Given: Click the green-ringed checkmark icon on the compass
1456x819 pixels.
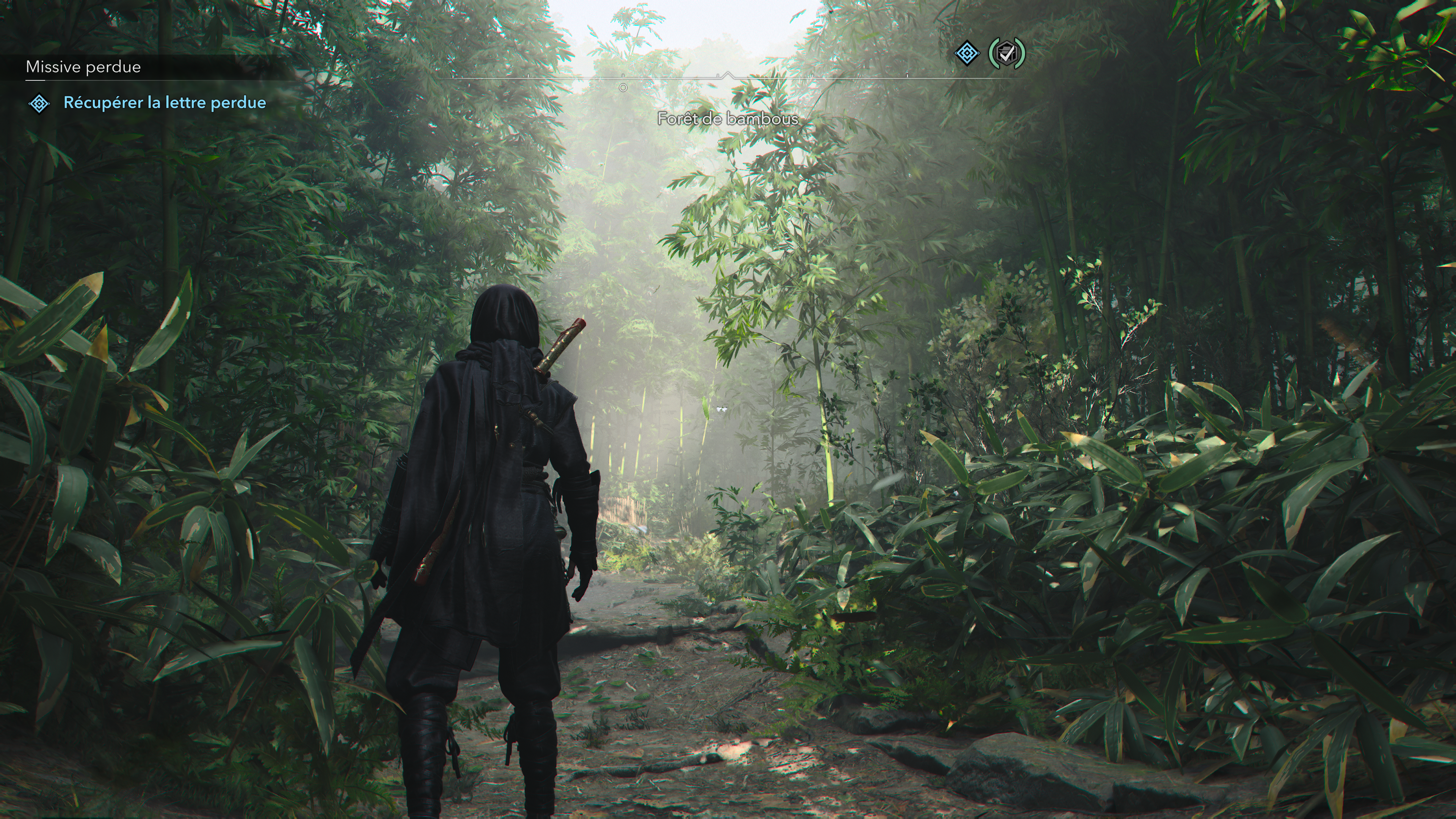Looking at the screenshot, I should 1006,54.
